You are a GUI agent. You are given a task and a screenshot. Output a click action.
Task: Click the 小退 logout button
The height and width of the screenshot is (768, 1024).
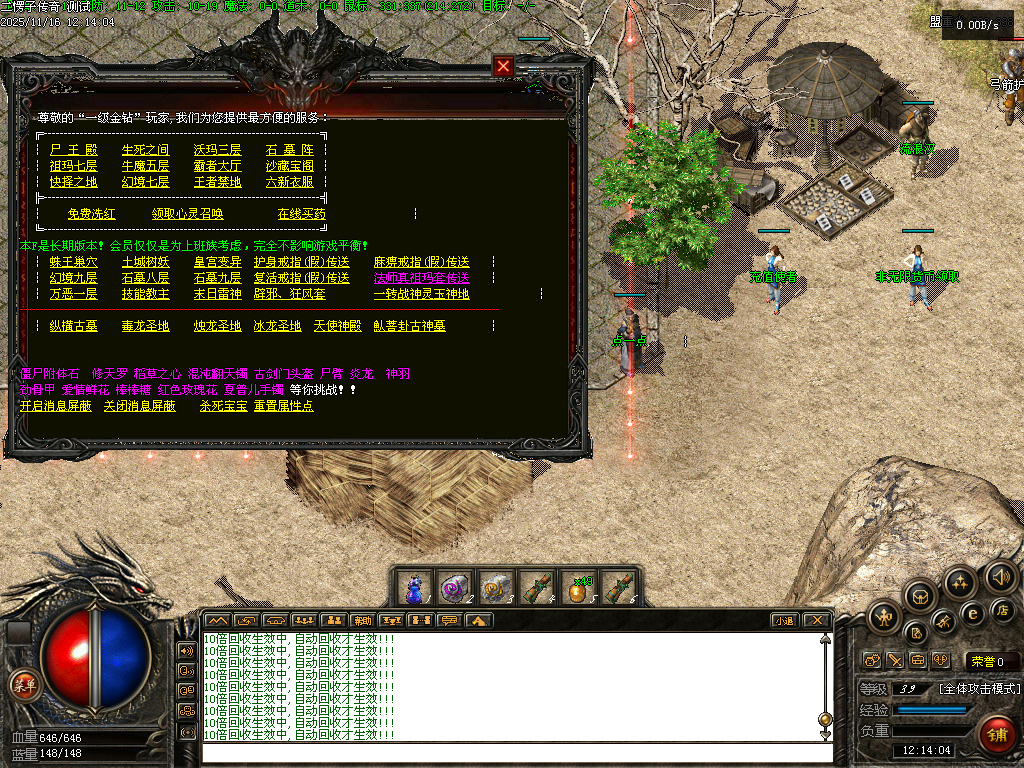[784, 620]
